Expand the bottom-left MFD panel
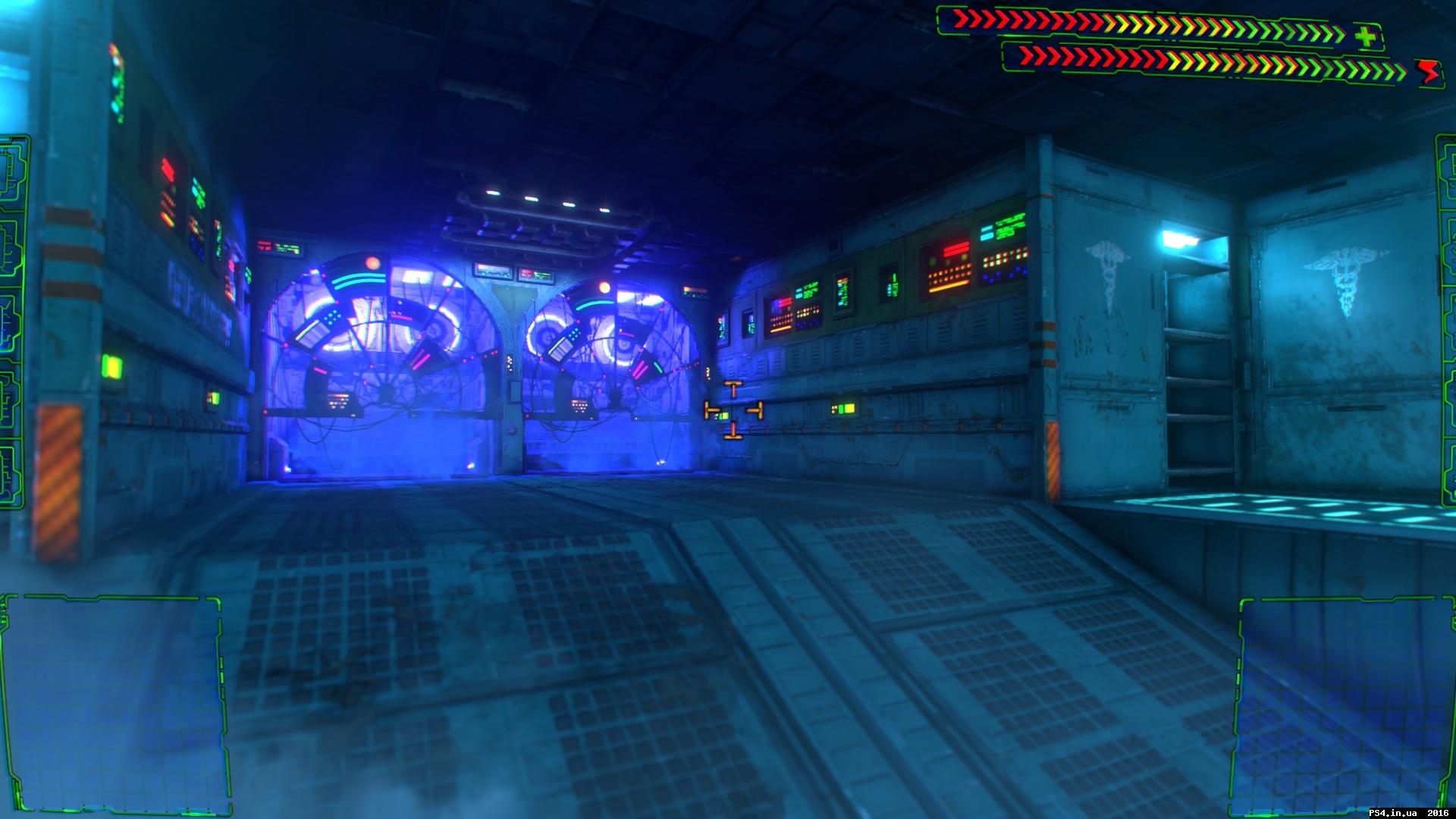This screenshot has height=819, width=1456. pyautogui.click(x=114, y=705)
